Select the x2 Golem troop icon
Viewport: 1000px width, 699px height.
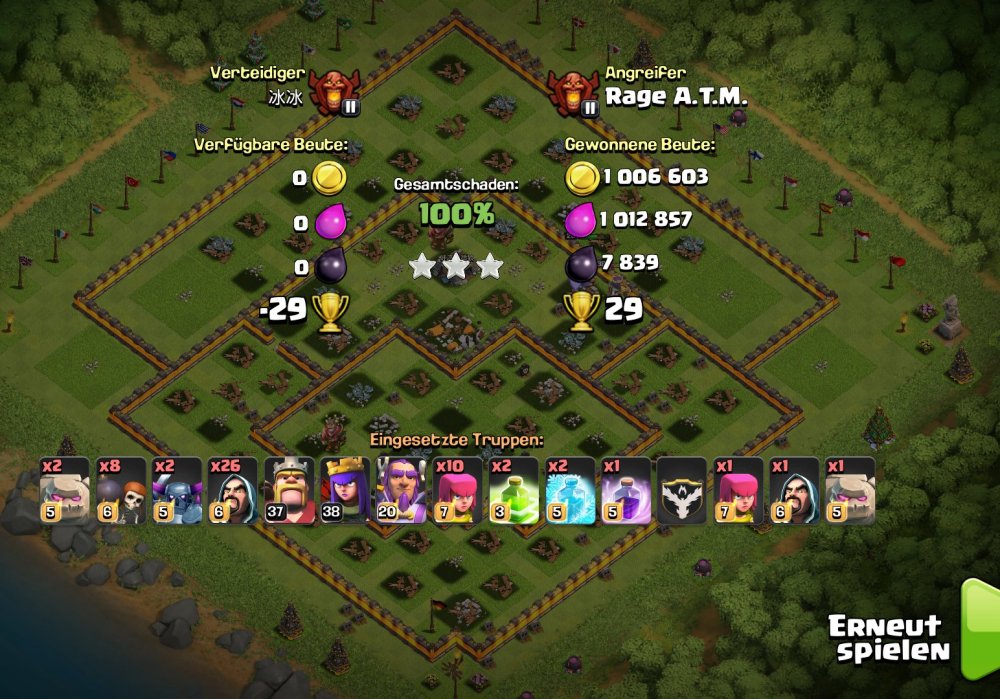65,491
